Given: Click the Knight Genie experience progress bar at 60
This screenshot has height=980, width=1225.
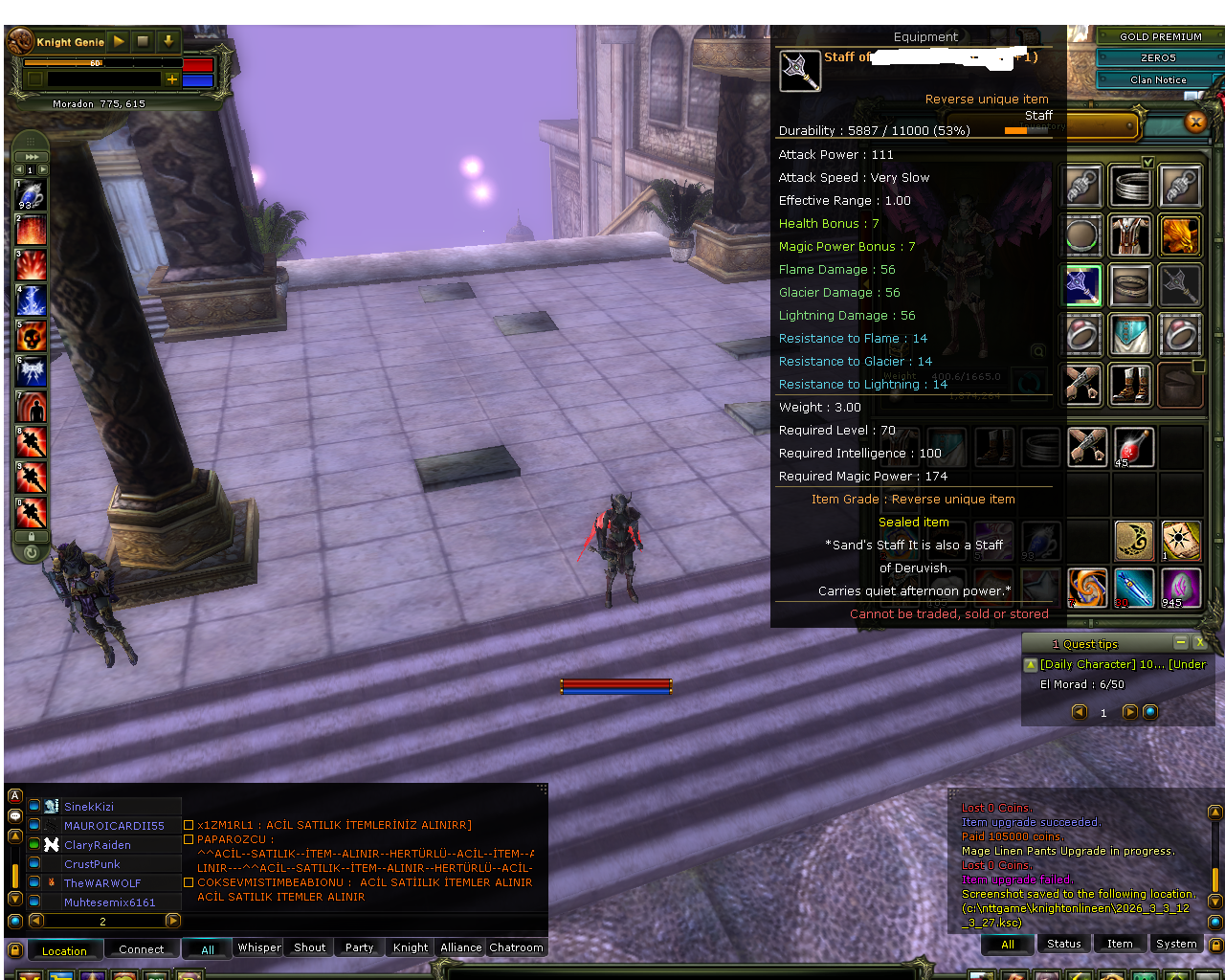Looking at the screenshot, I should click(96, 63).
